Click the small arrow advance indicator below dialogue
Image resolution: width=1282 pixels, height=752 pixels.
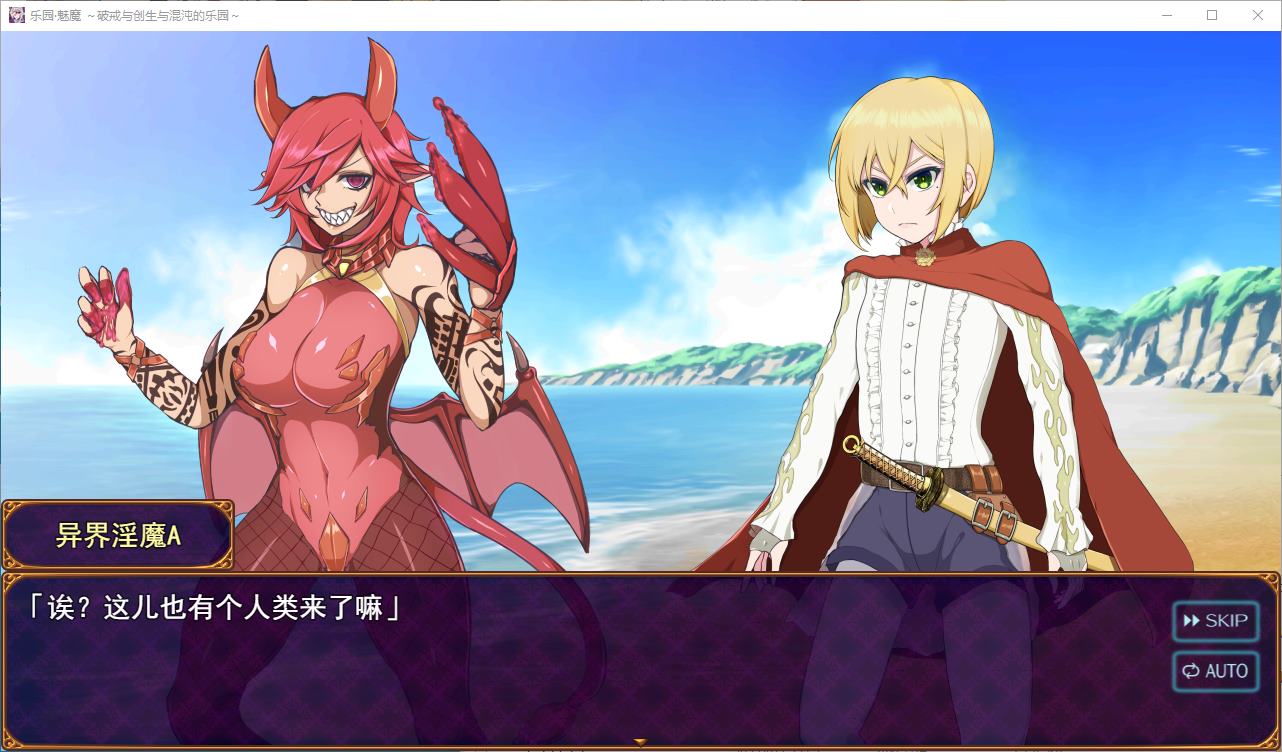639,742
